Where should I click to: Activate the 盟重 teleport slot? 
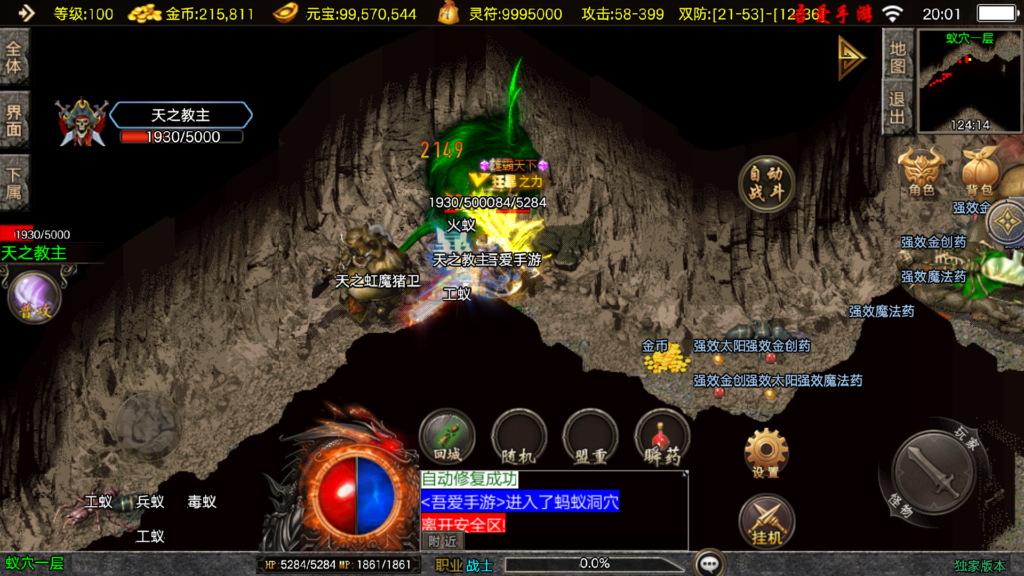click(591, 439)
